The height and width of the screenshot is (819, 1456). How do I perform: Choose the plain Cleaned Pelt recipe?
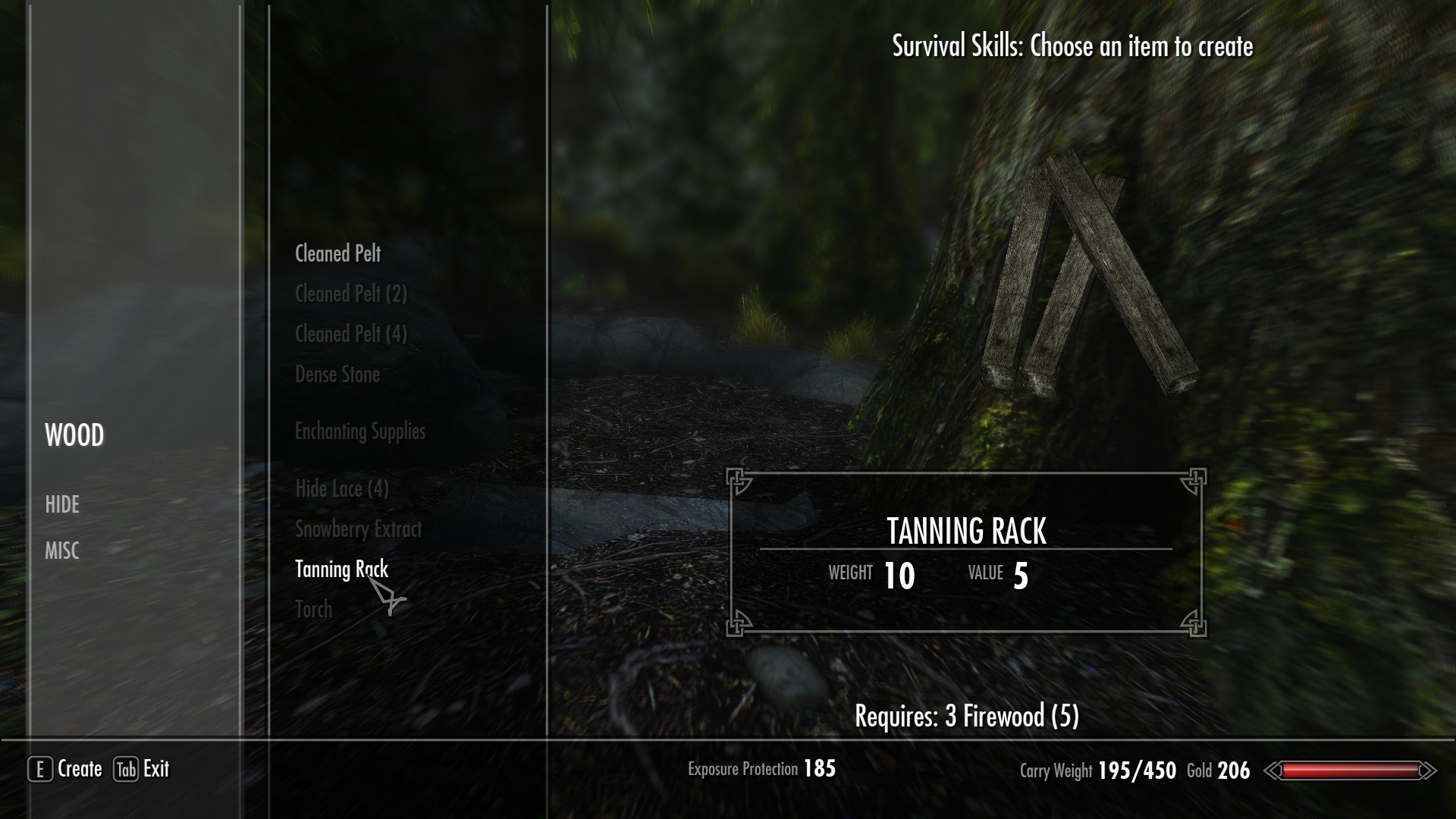[337, 254]
